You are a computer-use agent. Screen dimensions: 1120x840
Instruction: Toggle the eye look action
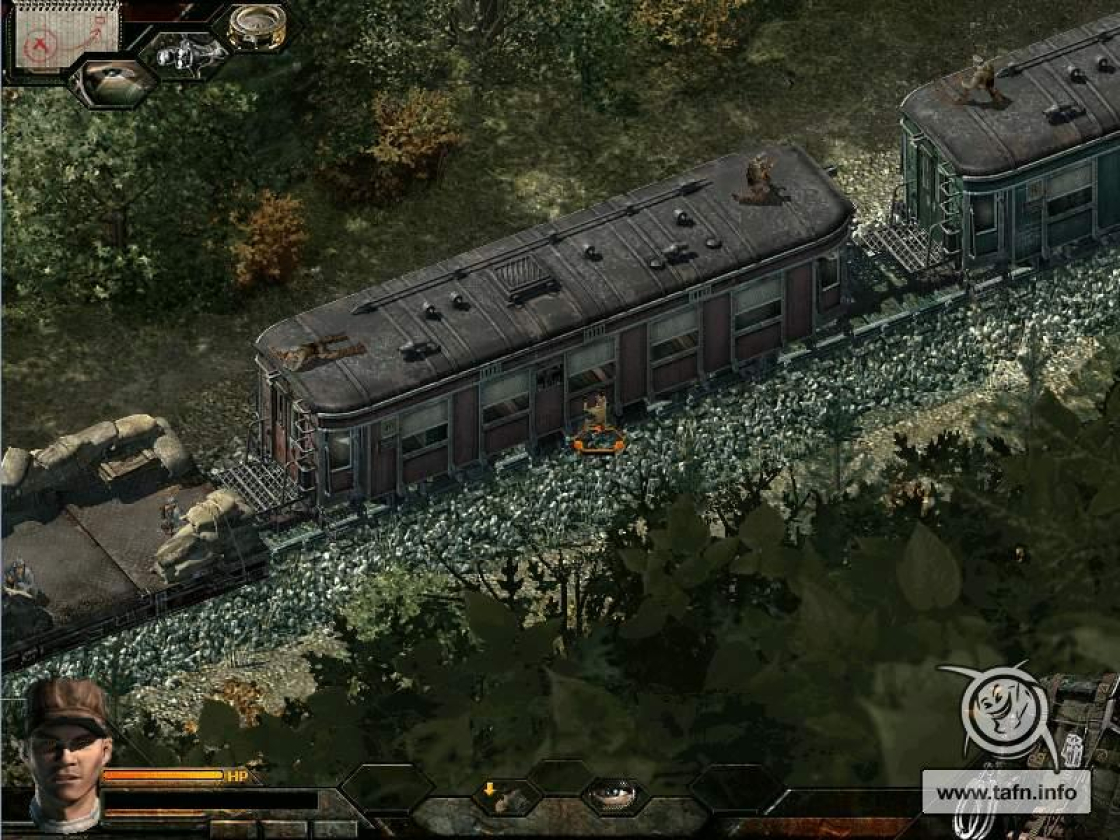(613, 795)
